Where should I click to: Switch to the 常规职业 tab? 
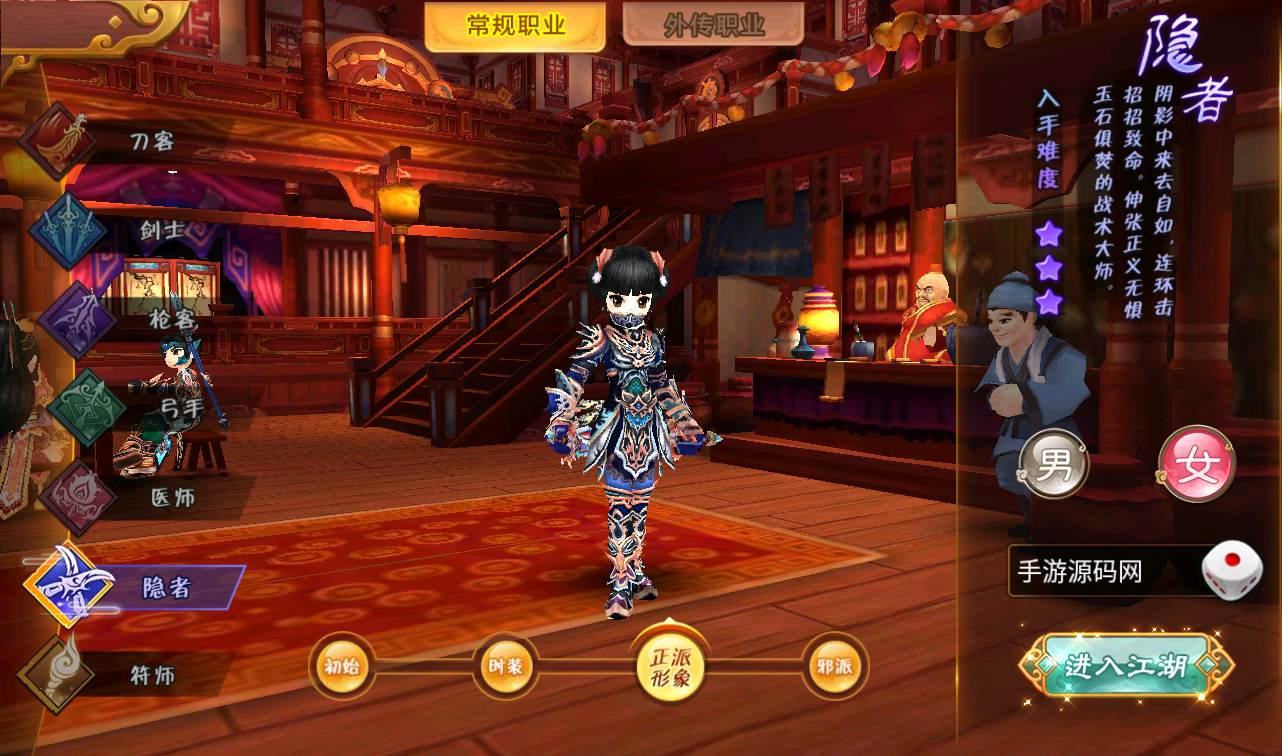(515, 27)
